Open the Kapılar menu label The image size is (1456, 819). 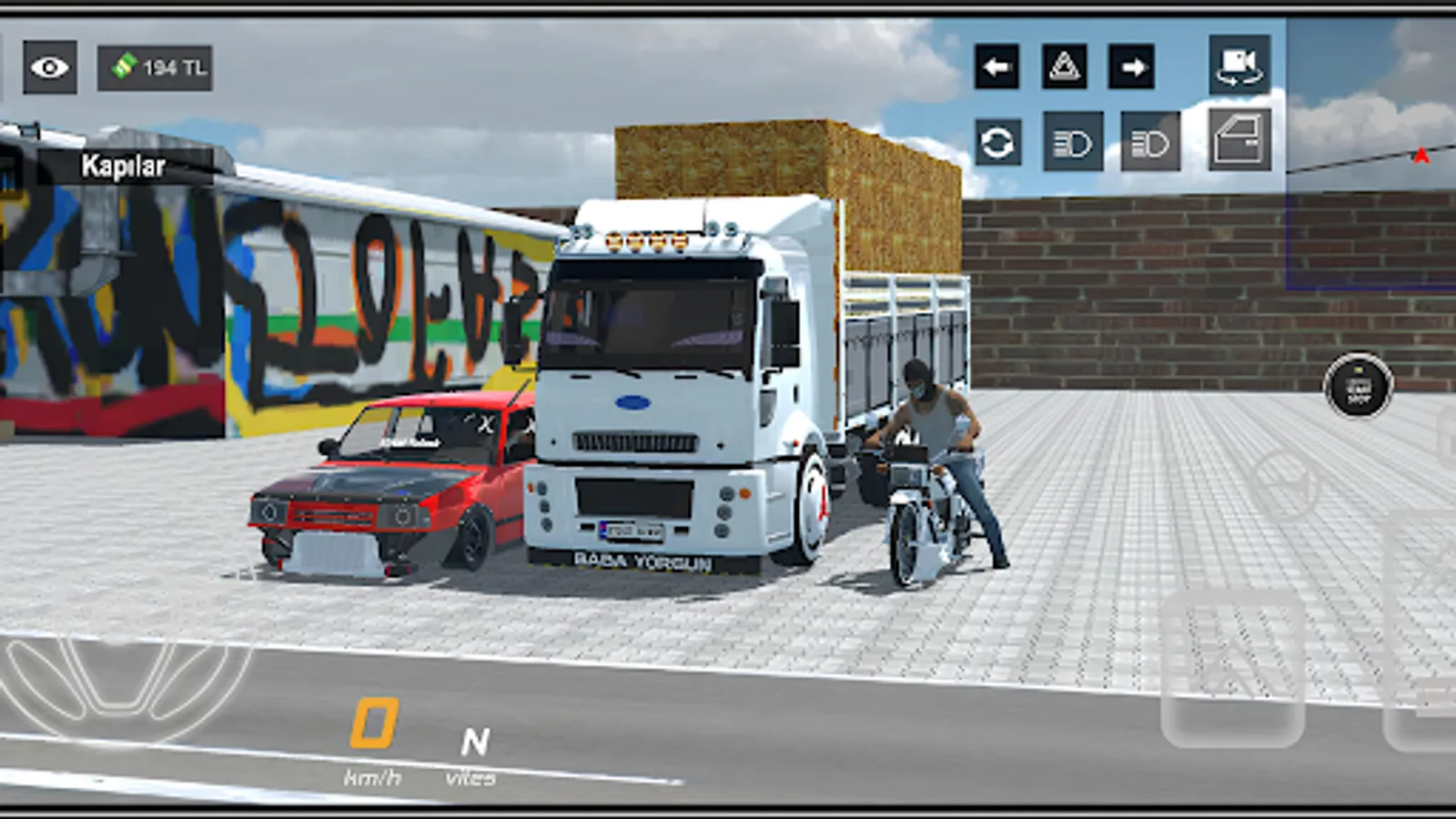click(x=123, y=167)
